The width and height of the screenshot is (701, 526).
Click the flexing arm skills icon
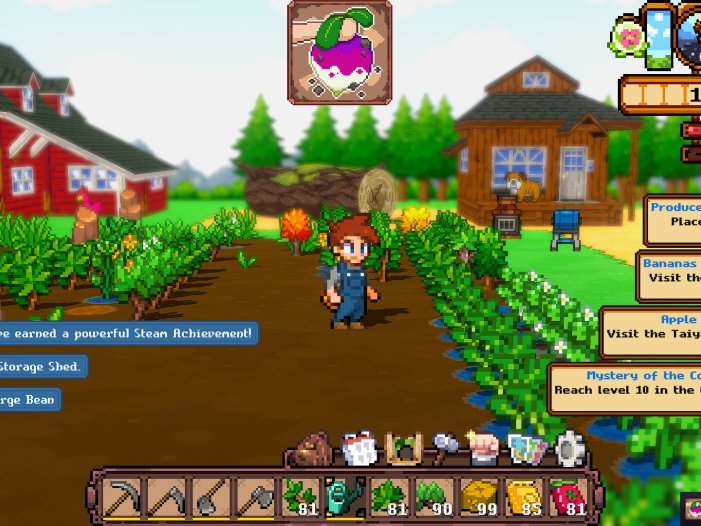click(485, 449)
